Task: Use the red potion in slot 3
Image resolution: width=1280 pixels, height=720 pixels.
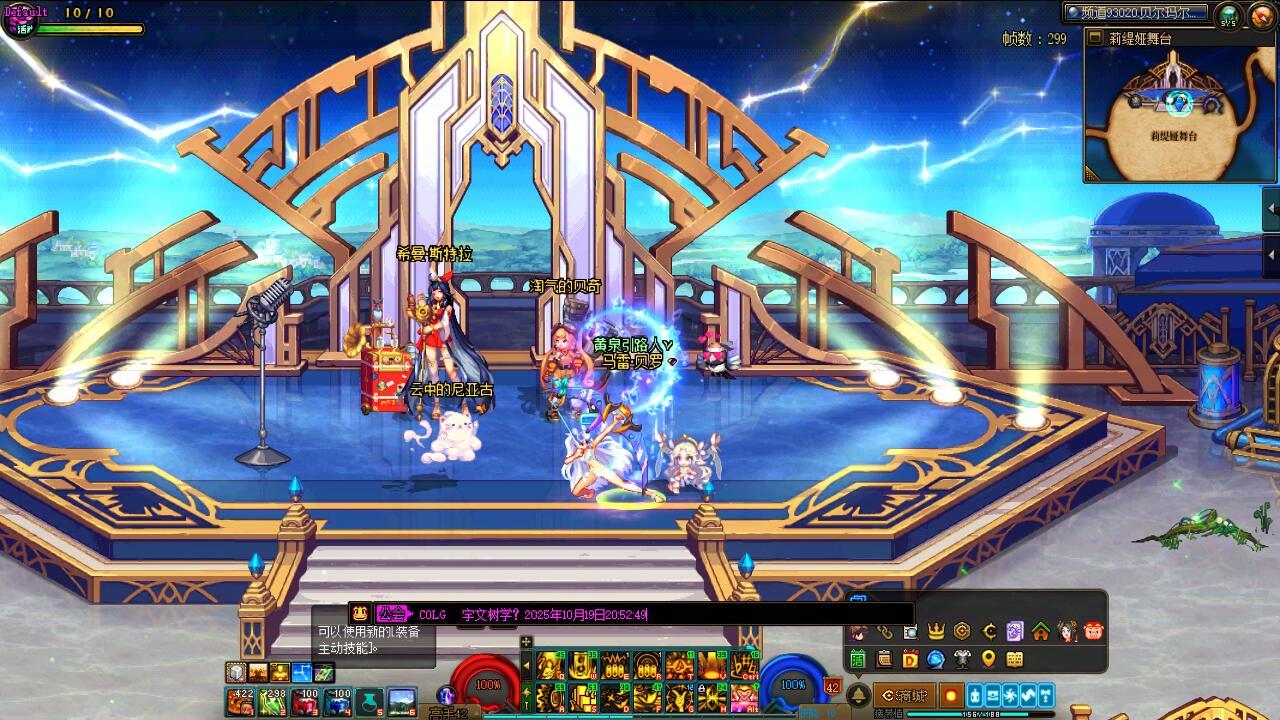Action: coord(306,702)
